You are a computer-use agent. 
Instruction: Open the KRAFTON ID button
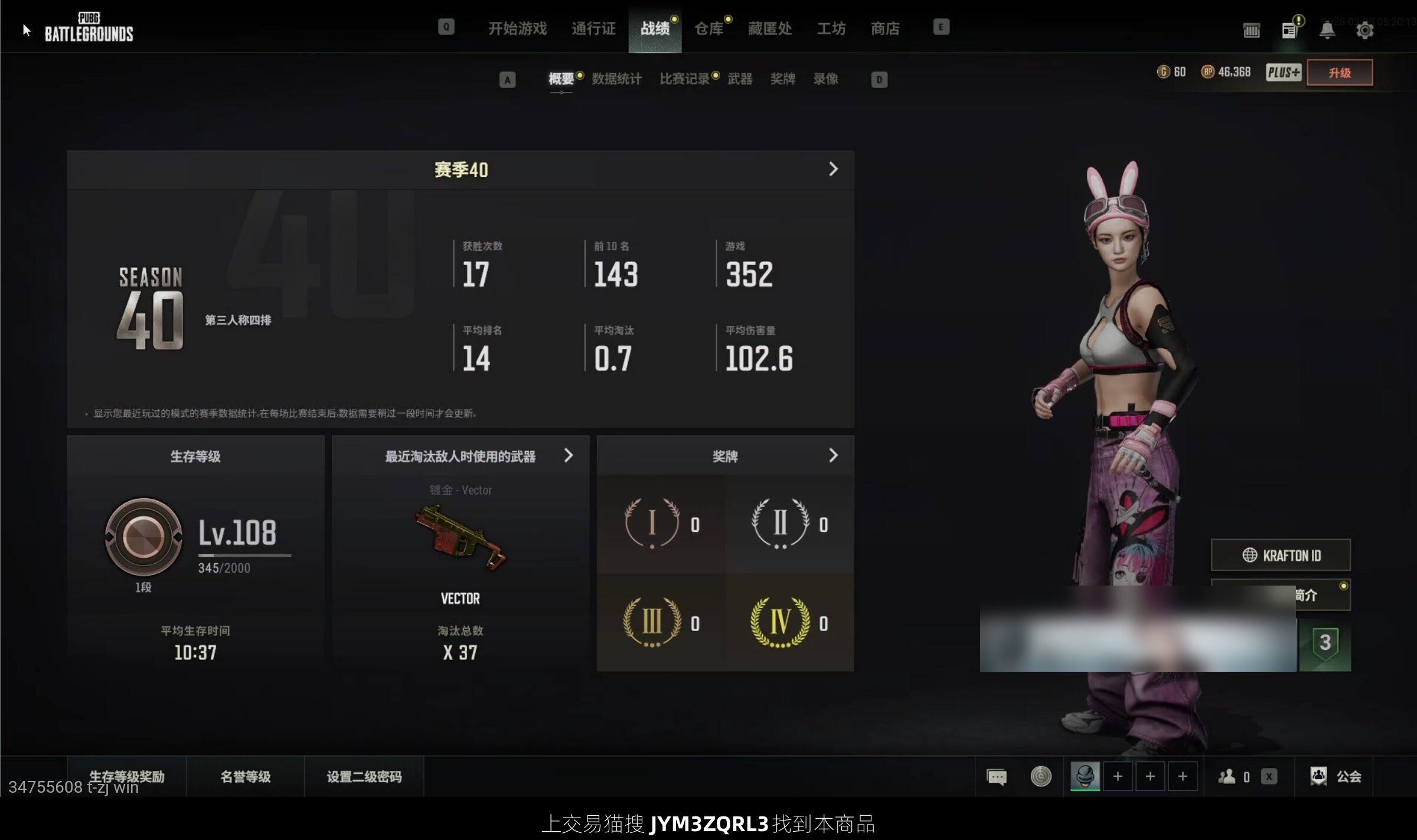point(1281,555)
